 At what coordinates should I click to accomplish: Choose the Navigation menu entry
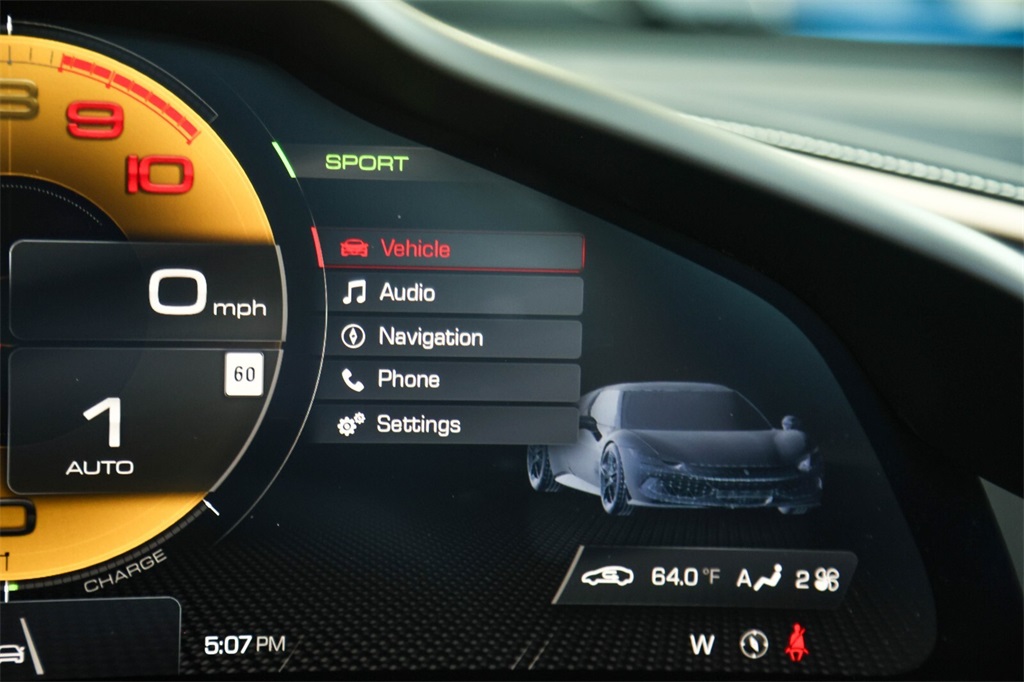click(450, 337)
